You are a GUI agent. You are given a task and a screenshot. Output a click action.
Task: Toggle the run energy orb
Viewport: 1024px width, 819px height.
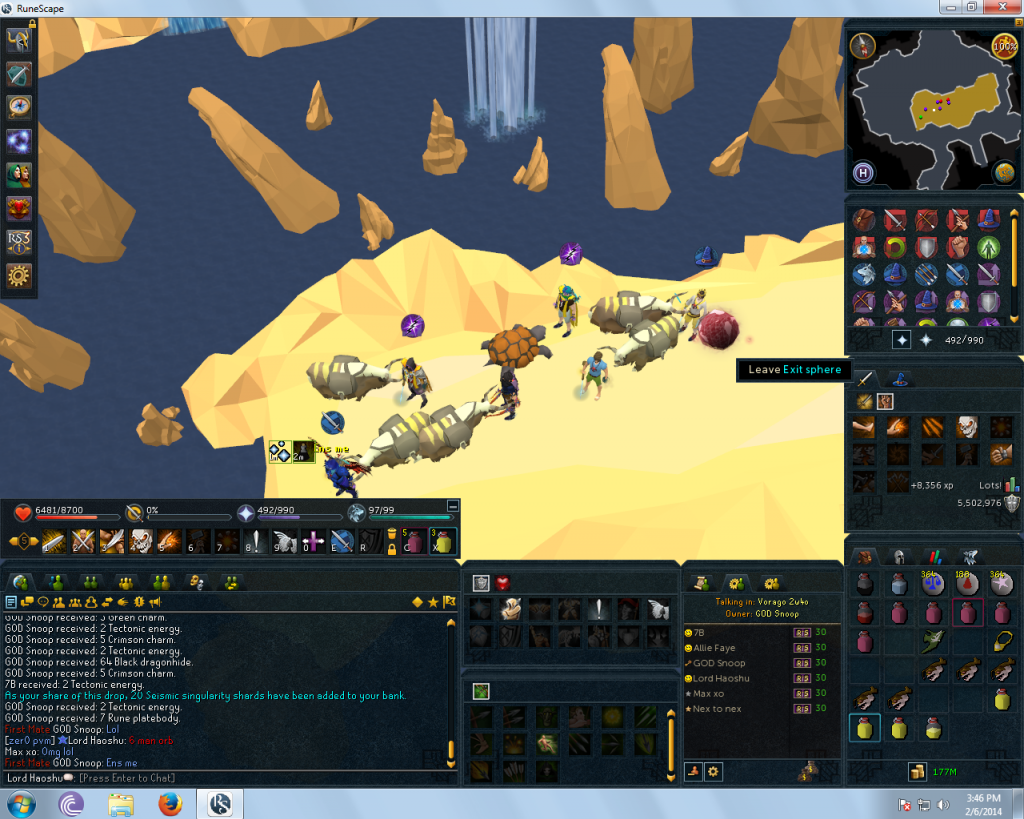[x=1003, y=45]
